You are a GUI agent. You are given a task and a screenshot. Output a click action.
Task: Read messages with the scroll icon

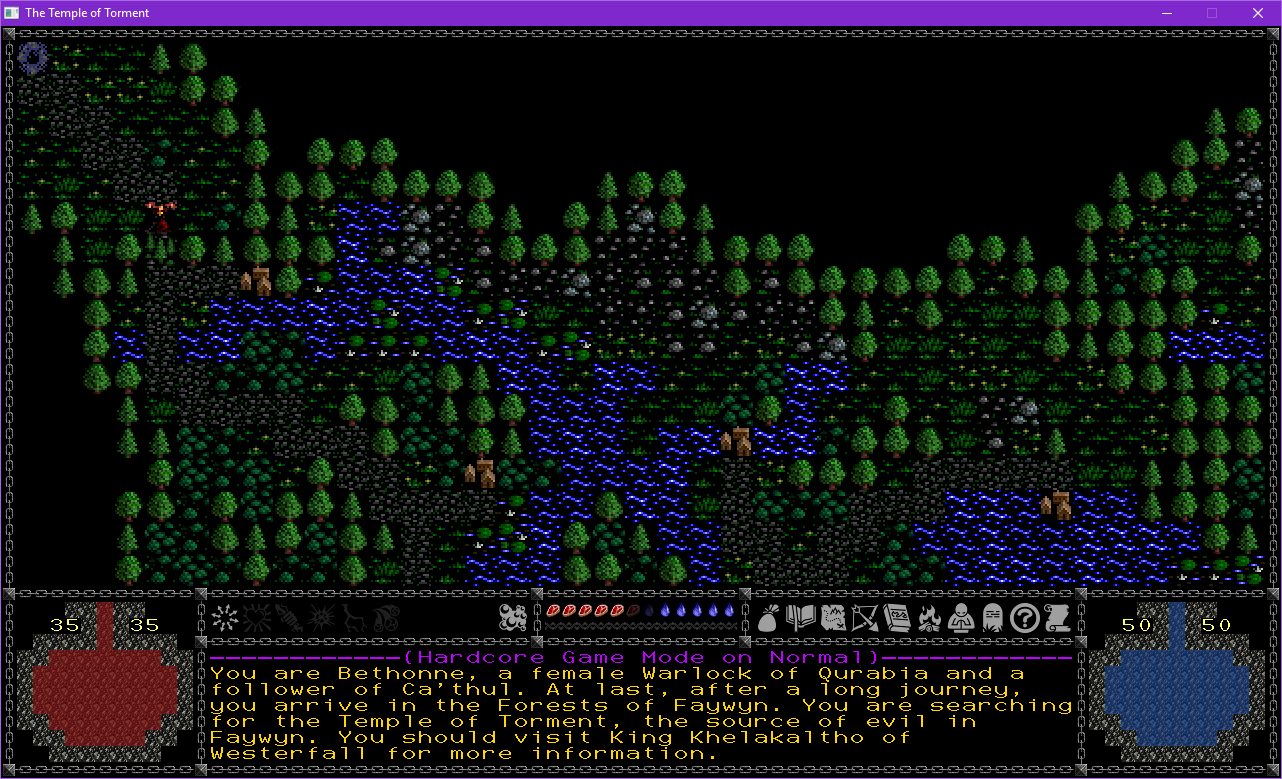tap(1055, 620)
